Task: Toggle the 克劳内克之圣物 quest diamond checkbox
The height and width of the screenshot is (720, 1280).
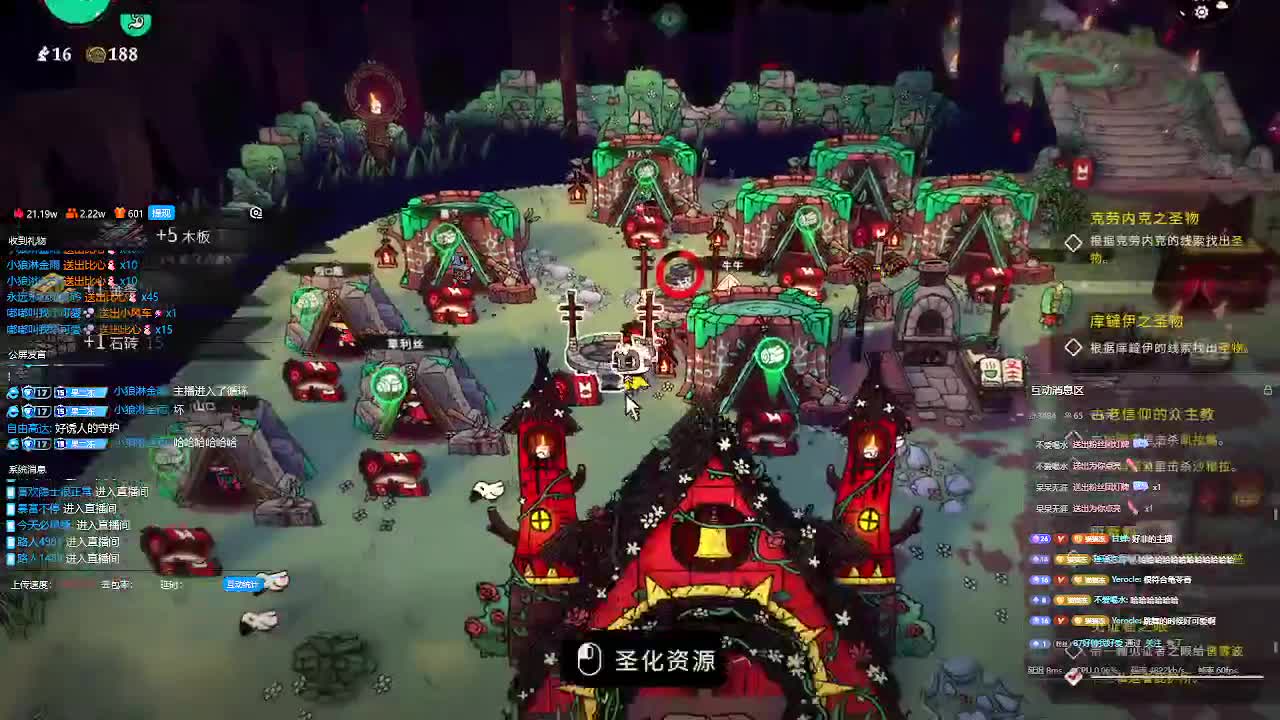Action: (x=1074, y=243)
